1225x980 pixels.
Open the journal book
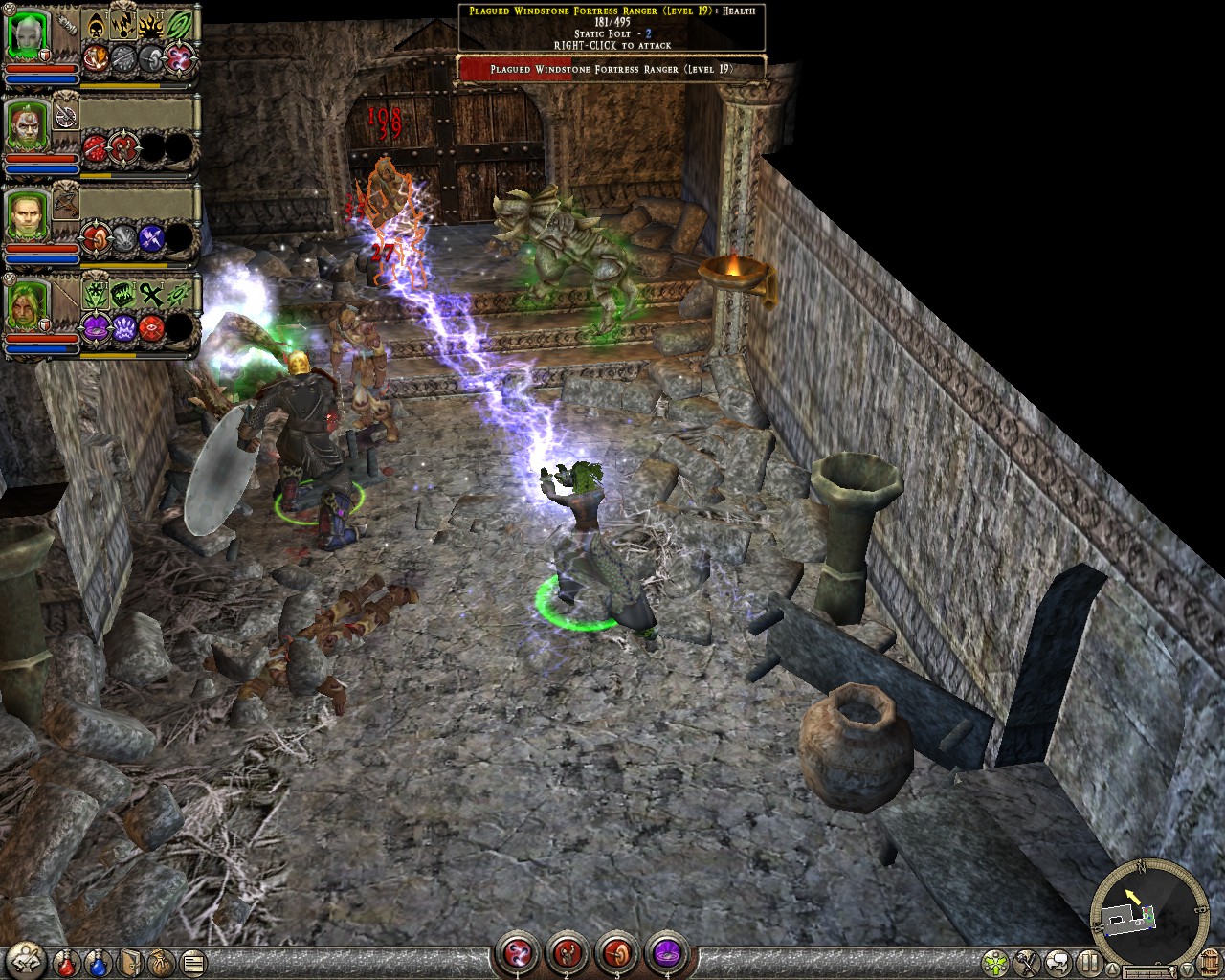130,961
